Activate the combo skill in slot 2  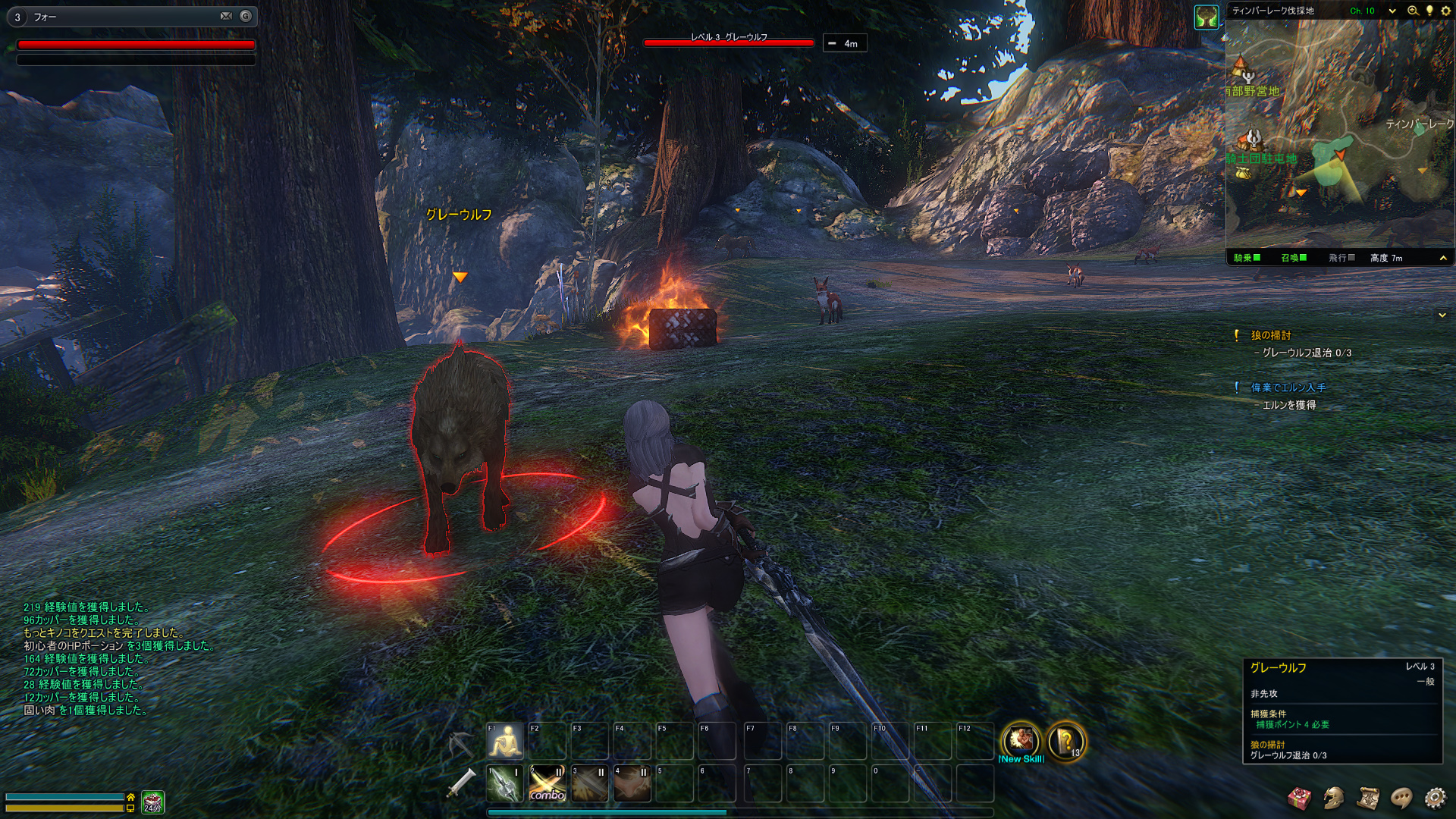click(x=548, y=783)
